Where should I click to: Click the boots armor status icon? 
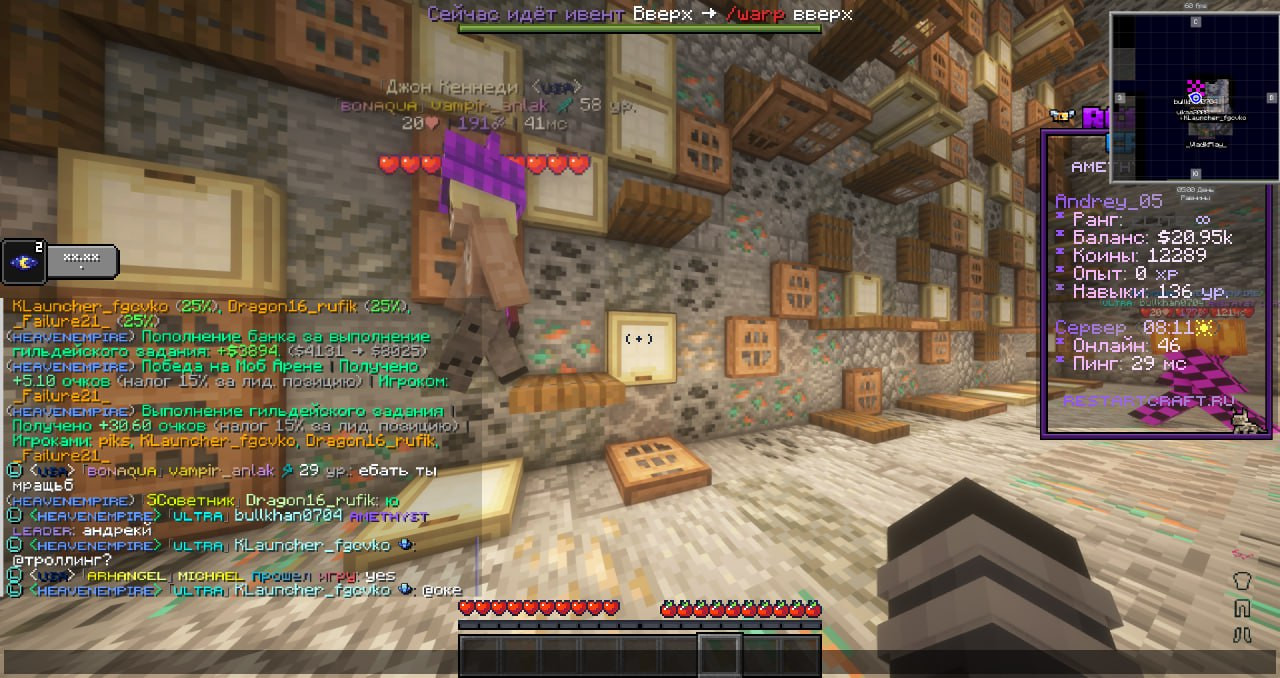pyautogui.click(x=1243, y=633)
